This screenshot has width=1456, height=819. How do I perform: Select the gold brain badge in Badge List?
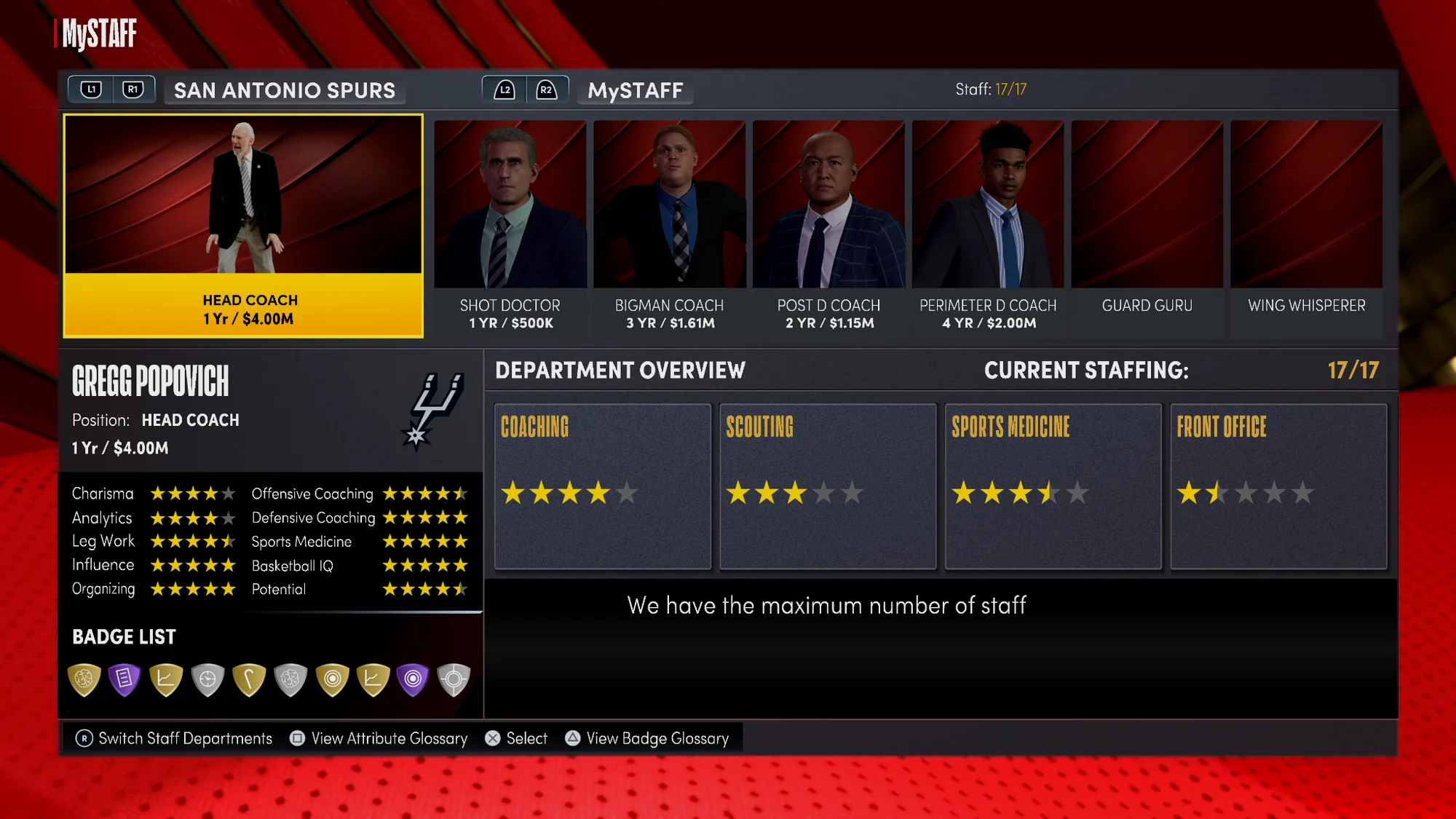click(x=82, y=678)
